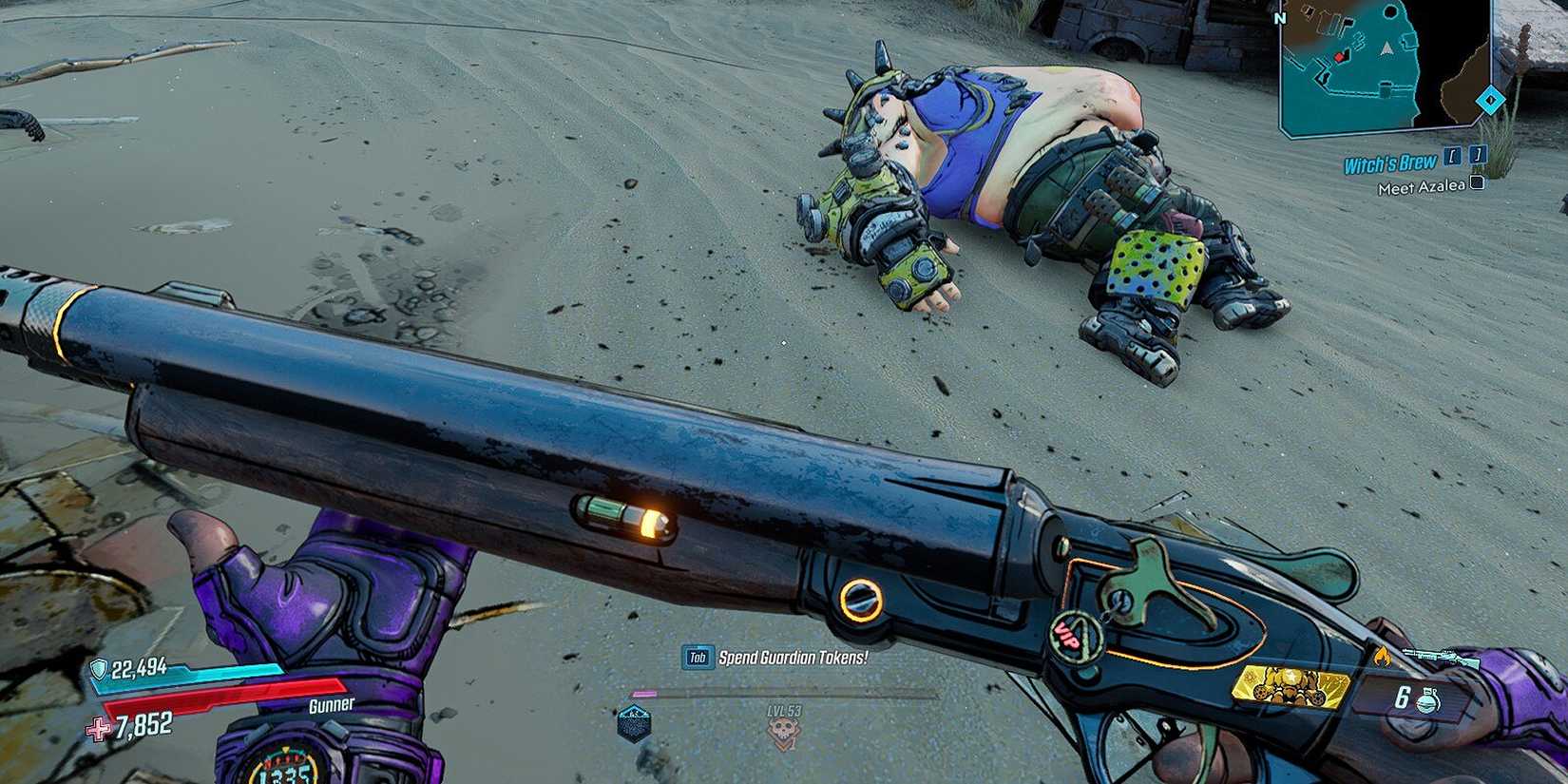Select the fire element icon on the weapon card
1568x784 pixels.
pyautogui.click(x=1382, y=656)
